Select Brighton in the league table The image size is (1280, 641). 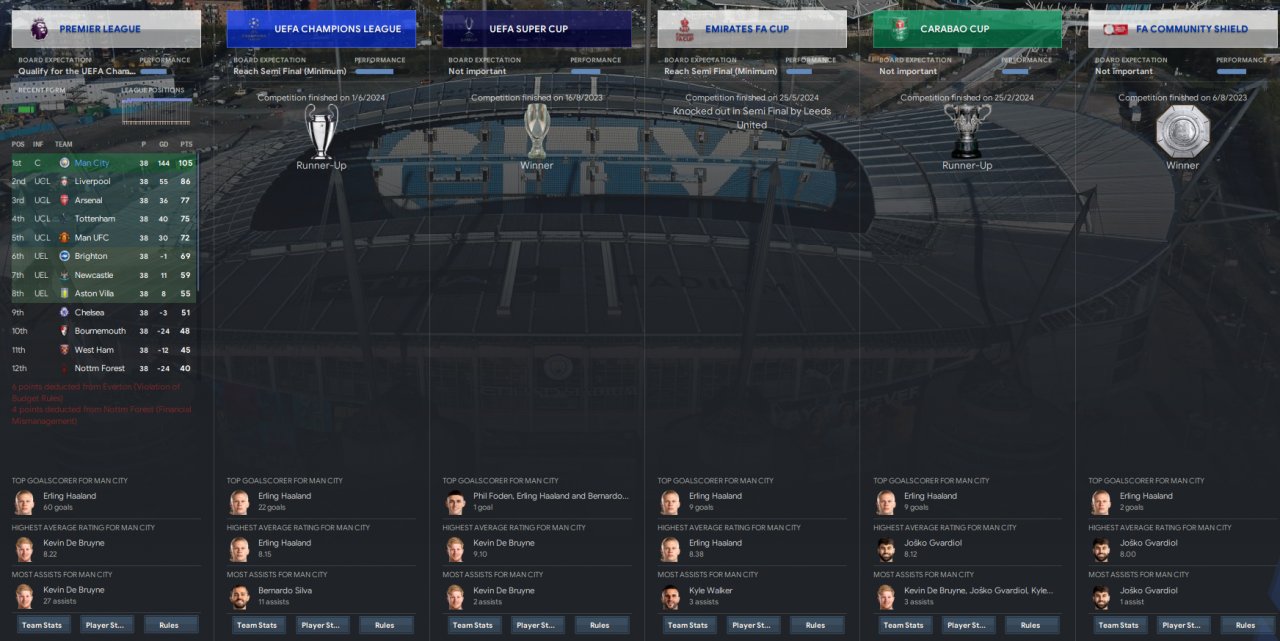pyautogui.click(x=90, y=256)
